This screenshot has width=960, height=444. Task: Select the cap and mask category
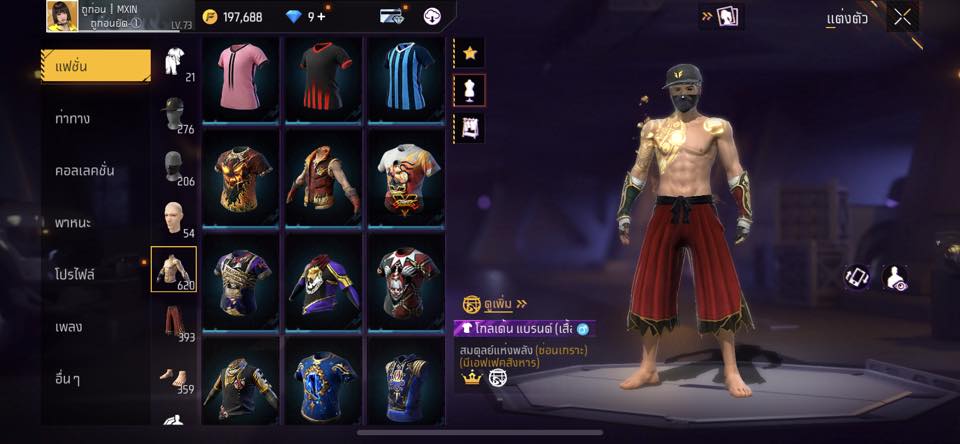click(x=174, y=112)
